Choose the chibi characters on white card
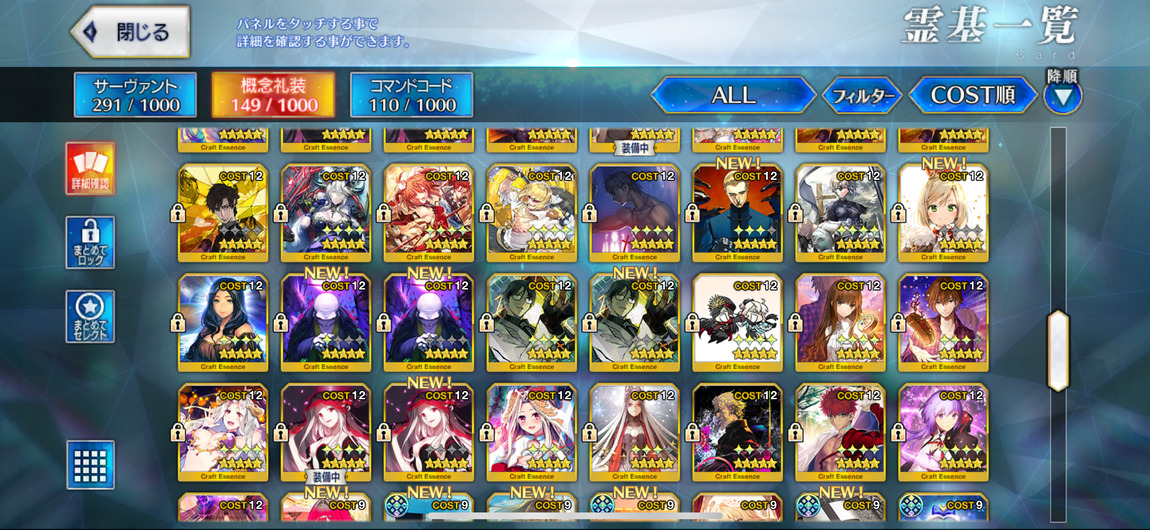 coord(737,320)
